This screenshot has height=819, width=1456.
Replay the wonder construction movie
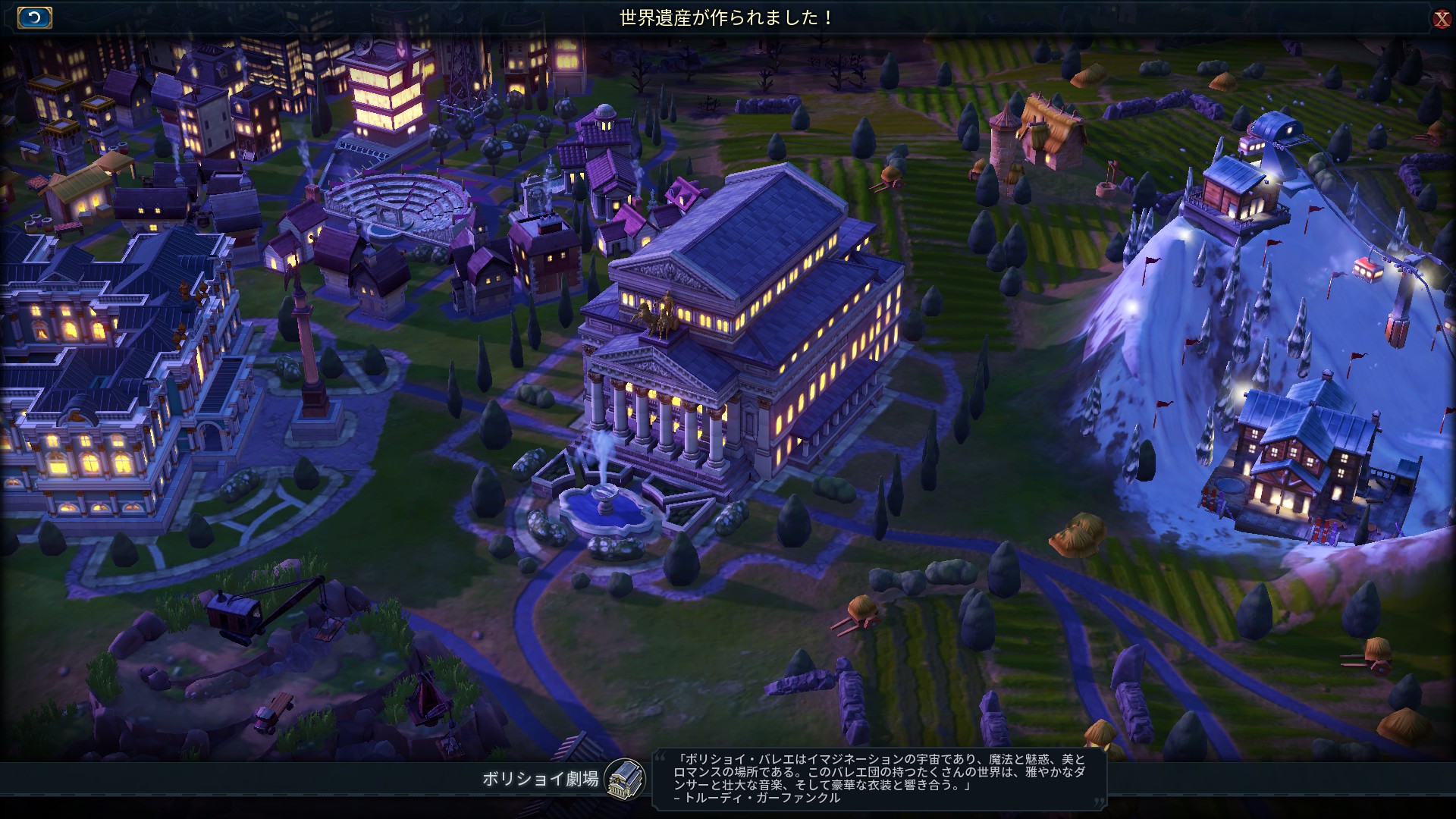(x=34, y=17)
